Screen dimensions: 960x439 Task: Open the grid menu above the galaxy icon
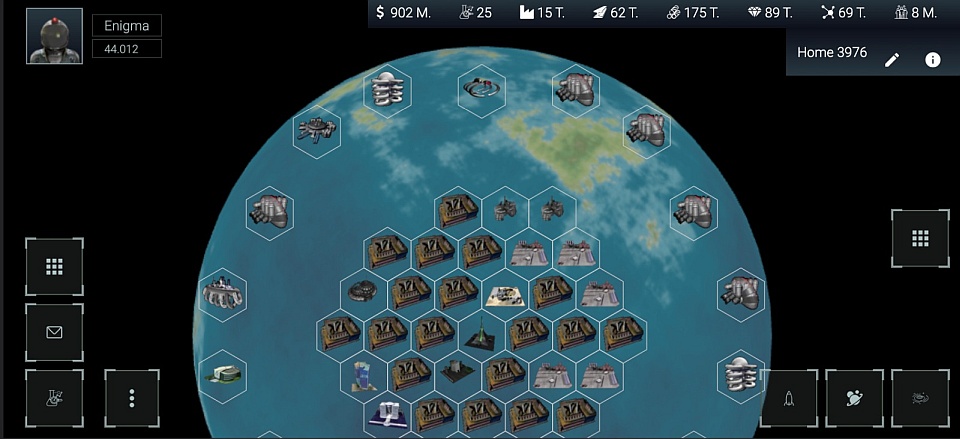[920, 238]
